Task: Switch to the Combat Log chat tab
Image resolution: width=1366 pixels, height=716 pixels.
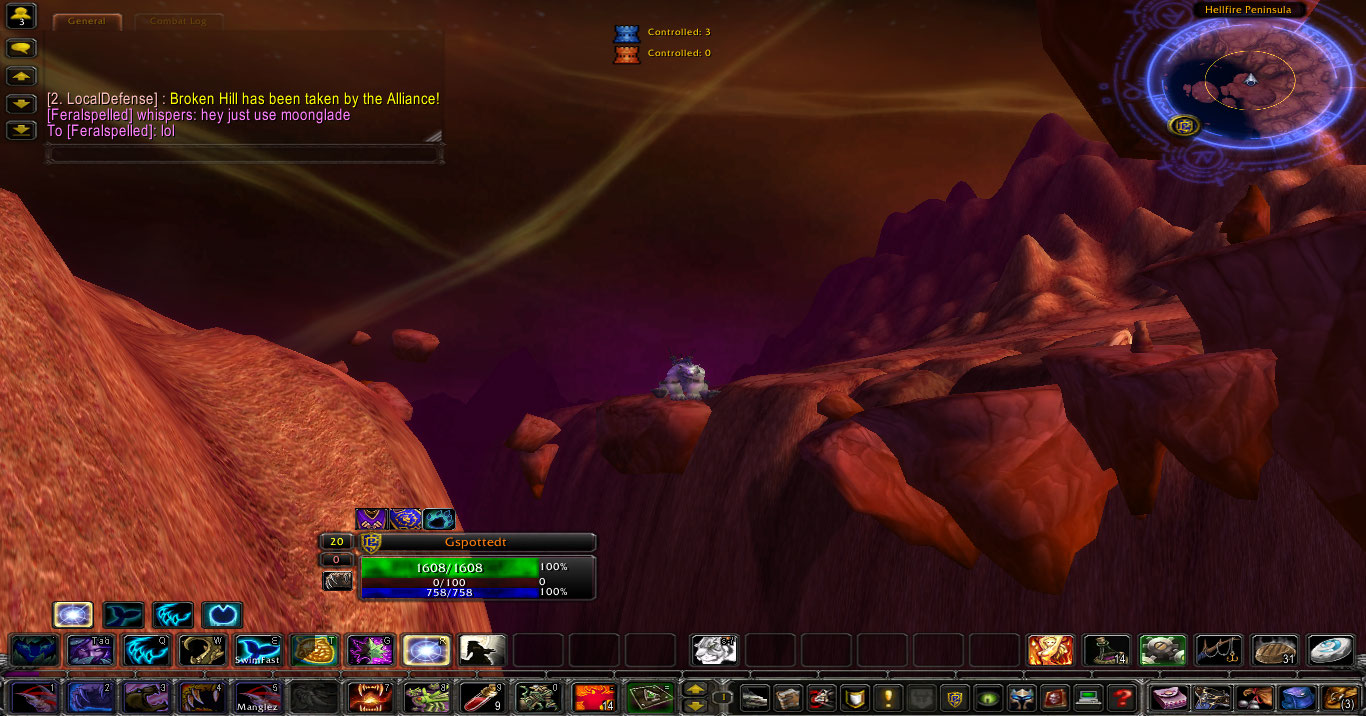Action: [179, 21]
